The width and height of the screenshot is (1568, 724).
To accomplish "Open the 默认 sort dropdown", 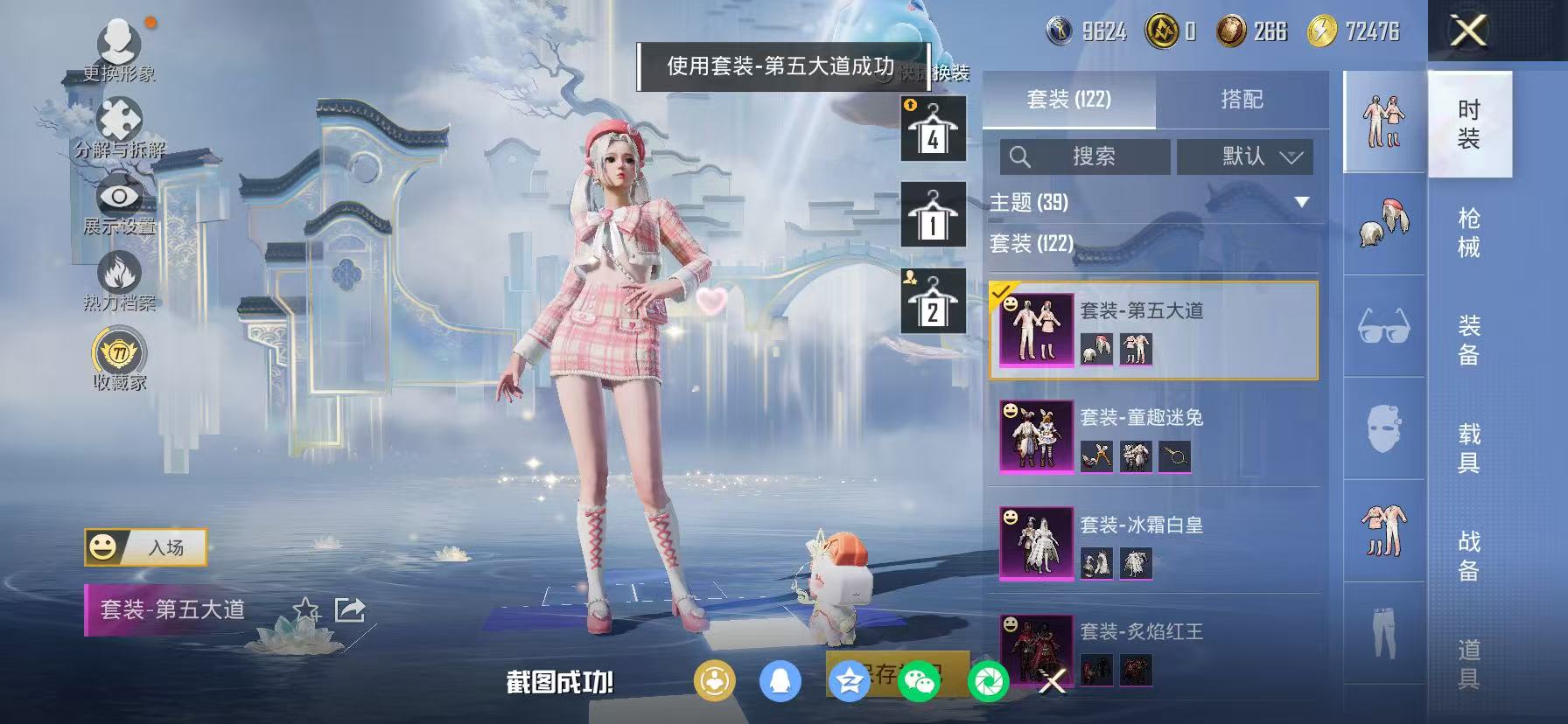I will pyautogui.click(x=1244, y=157).
